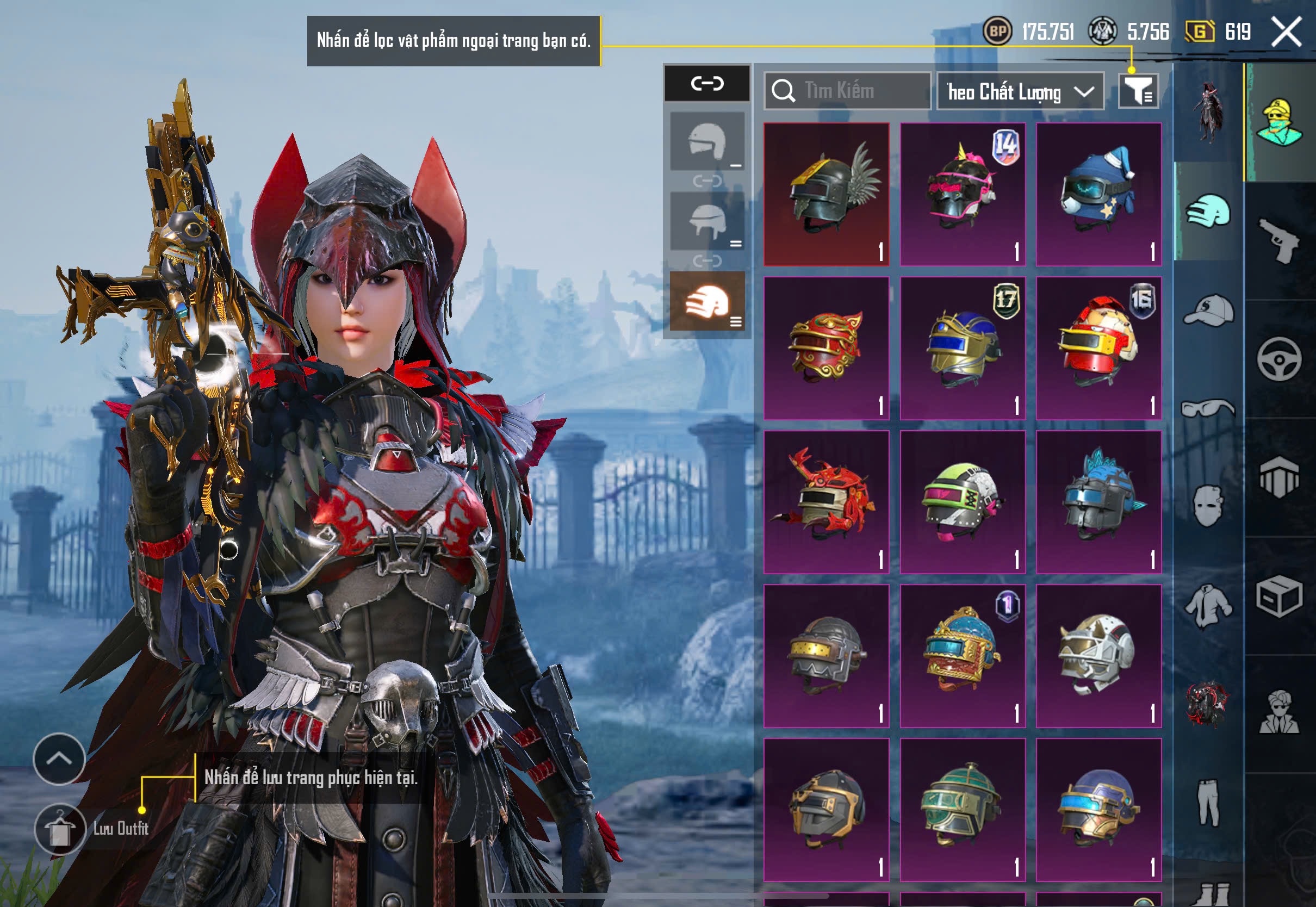Show the face mask category
1316x907 pixels.
(x=1208, y=506)
